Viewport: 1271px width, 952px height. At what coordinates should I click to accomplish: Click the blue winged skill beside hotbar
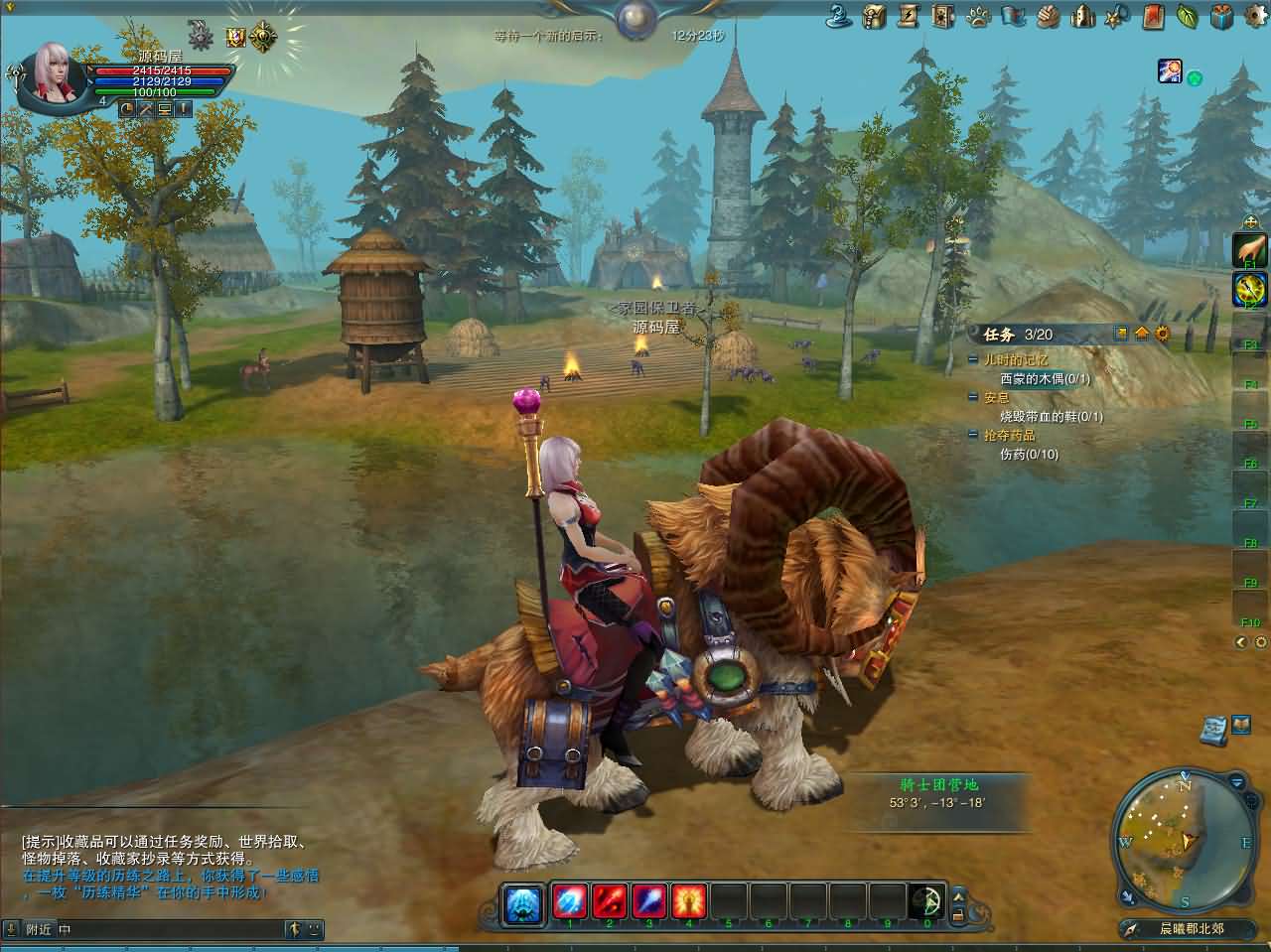point(522,902)
